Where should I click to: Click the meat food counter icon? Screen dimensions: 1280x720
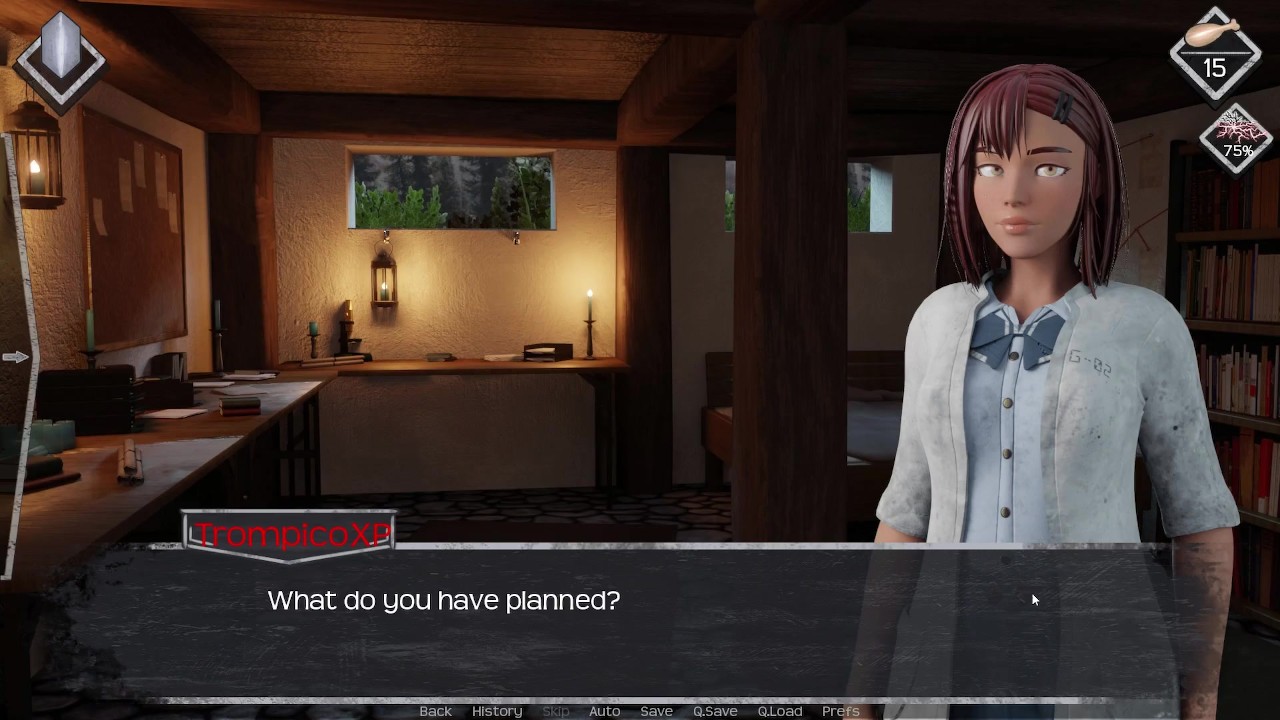pos(1214,53)
